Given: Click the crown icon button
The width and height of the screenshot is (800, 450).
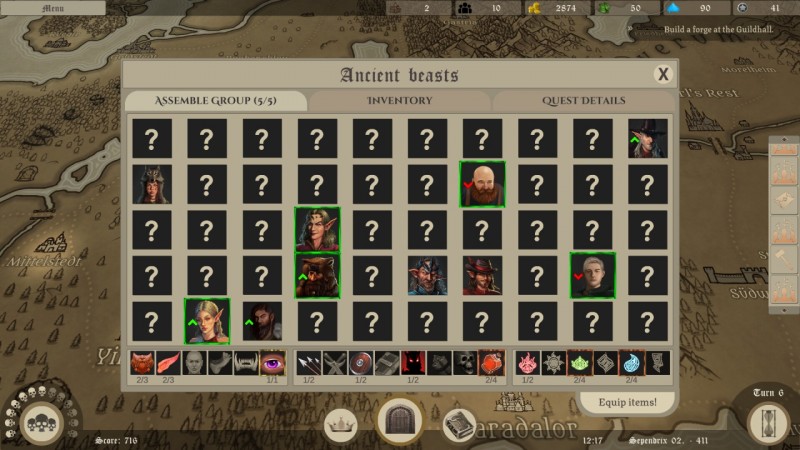Looking at the screenshot, I should [342, 424].
